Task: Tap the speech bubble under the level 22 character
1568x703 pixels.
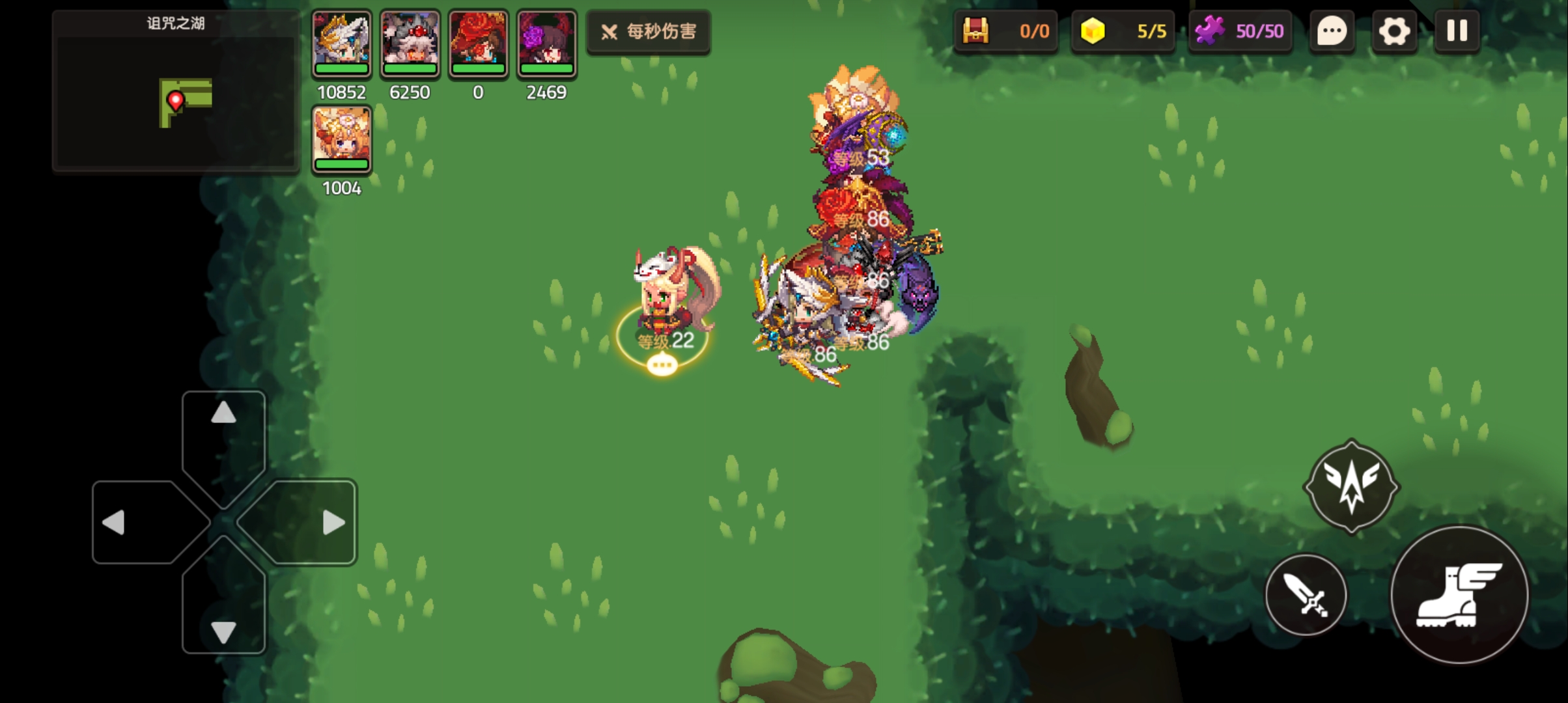Action: 662,365
